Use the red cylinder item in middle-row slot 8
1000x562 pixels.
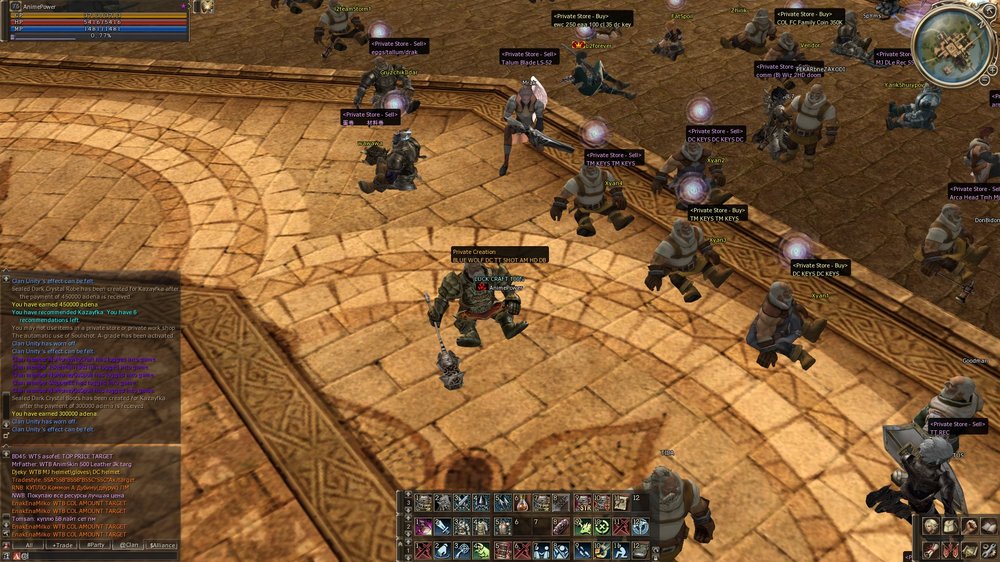click(560, 527)
